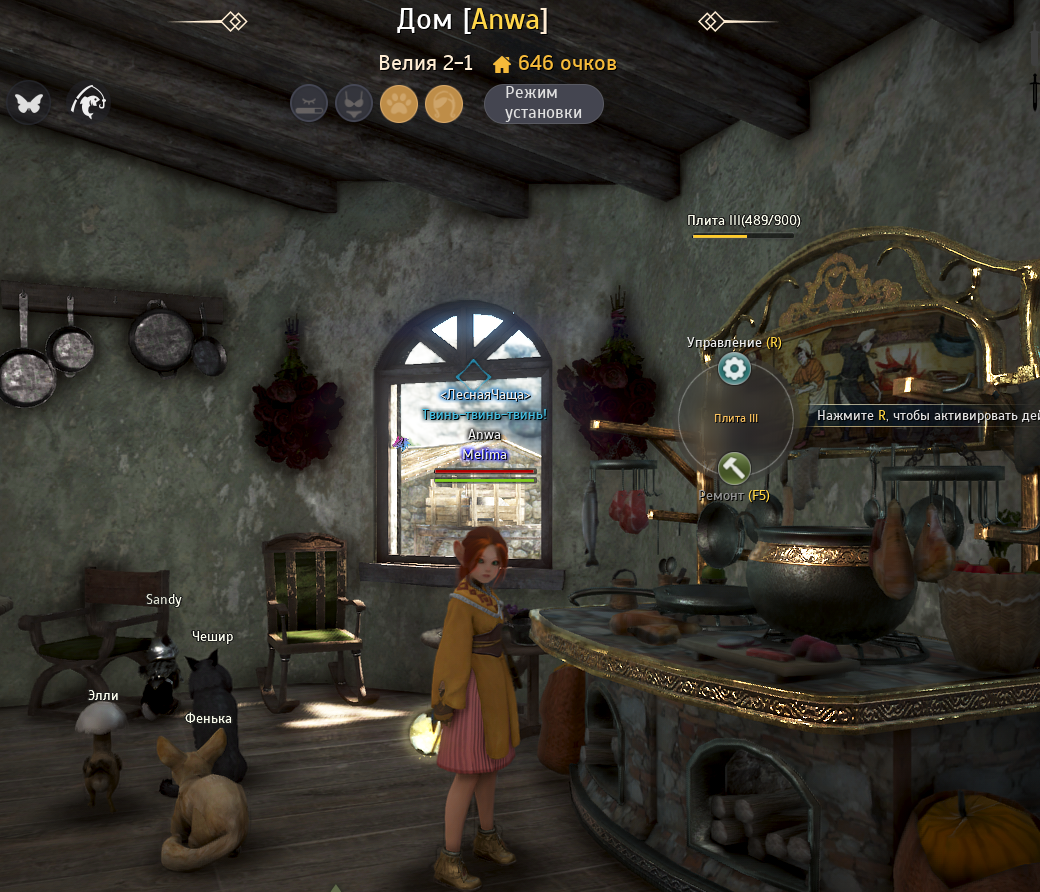Toggle the underwear display icon
The width and height of the screenshot is (1040, 892).
pos(354,104)
